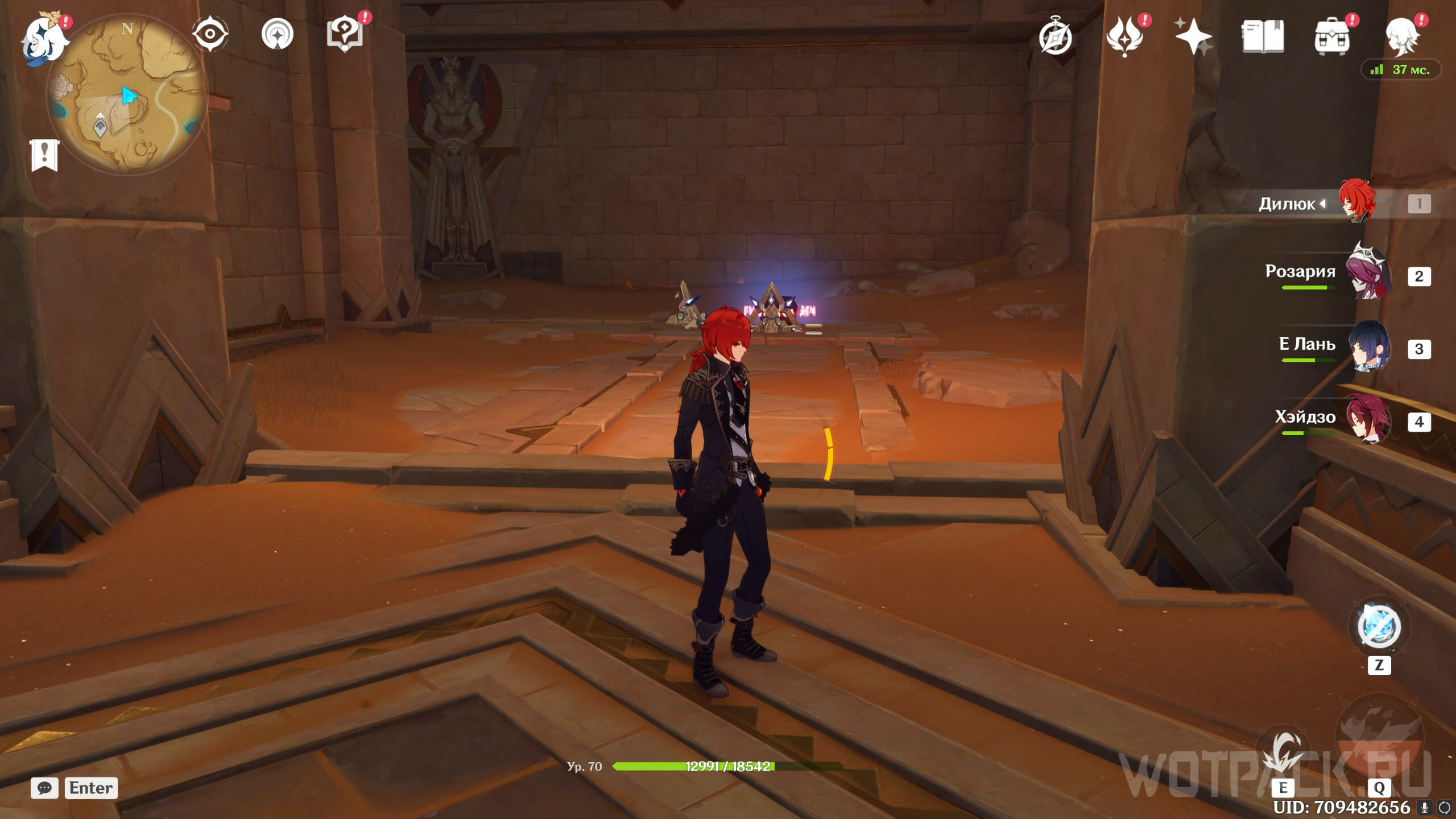
Task: Open the Wish star icon
Action: point(1193,36)
